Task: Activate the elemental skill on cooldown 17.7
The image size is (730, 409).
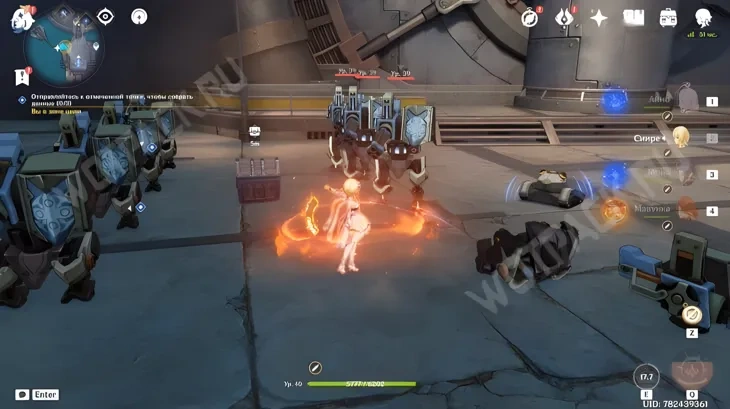Action: pos(646,377)
